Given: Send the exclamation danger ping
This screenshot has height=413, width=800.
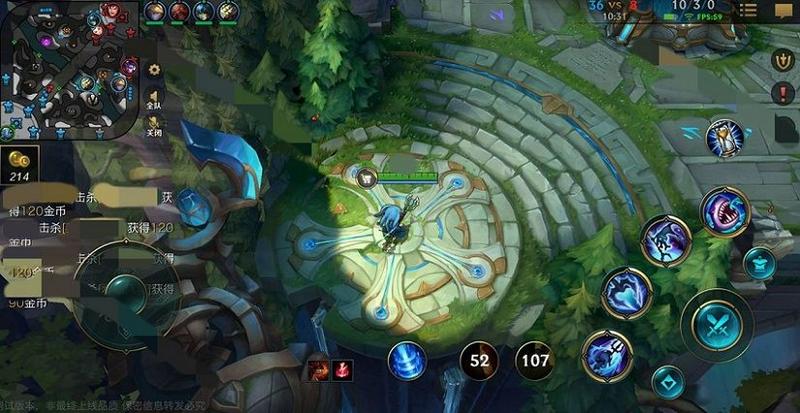Looking at the screenshot, I should (783, 93).
